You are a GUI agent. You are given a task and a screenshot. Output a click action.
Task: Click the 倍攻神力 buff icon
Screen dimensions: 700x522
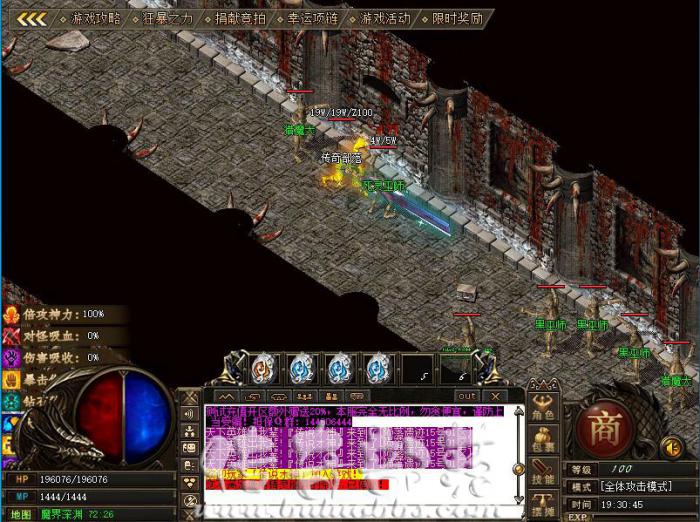[13, 314]
